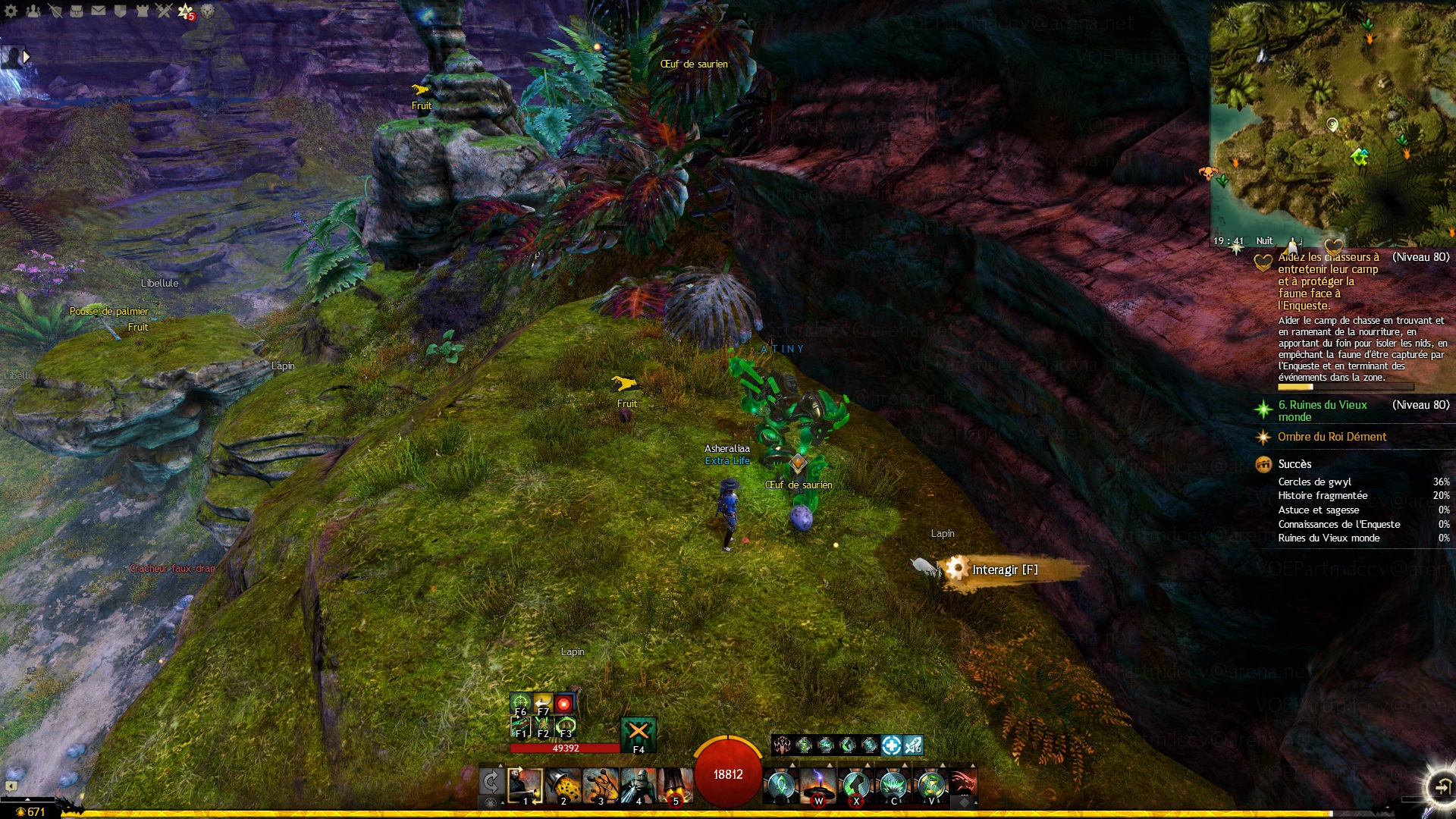Click the minimap
This screenshot has width=1456, height=819.
coord(1332,121)
